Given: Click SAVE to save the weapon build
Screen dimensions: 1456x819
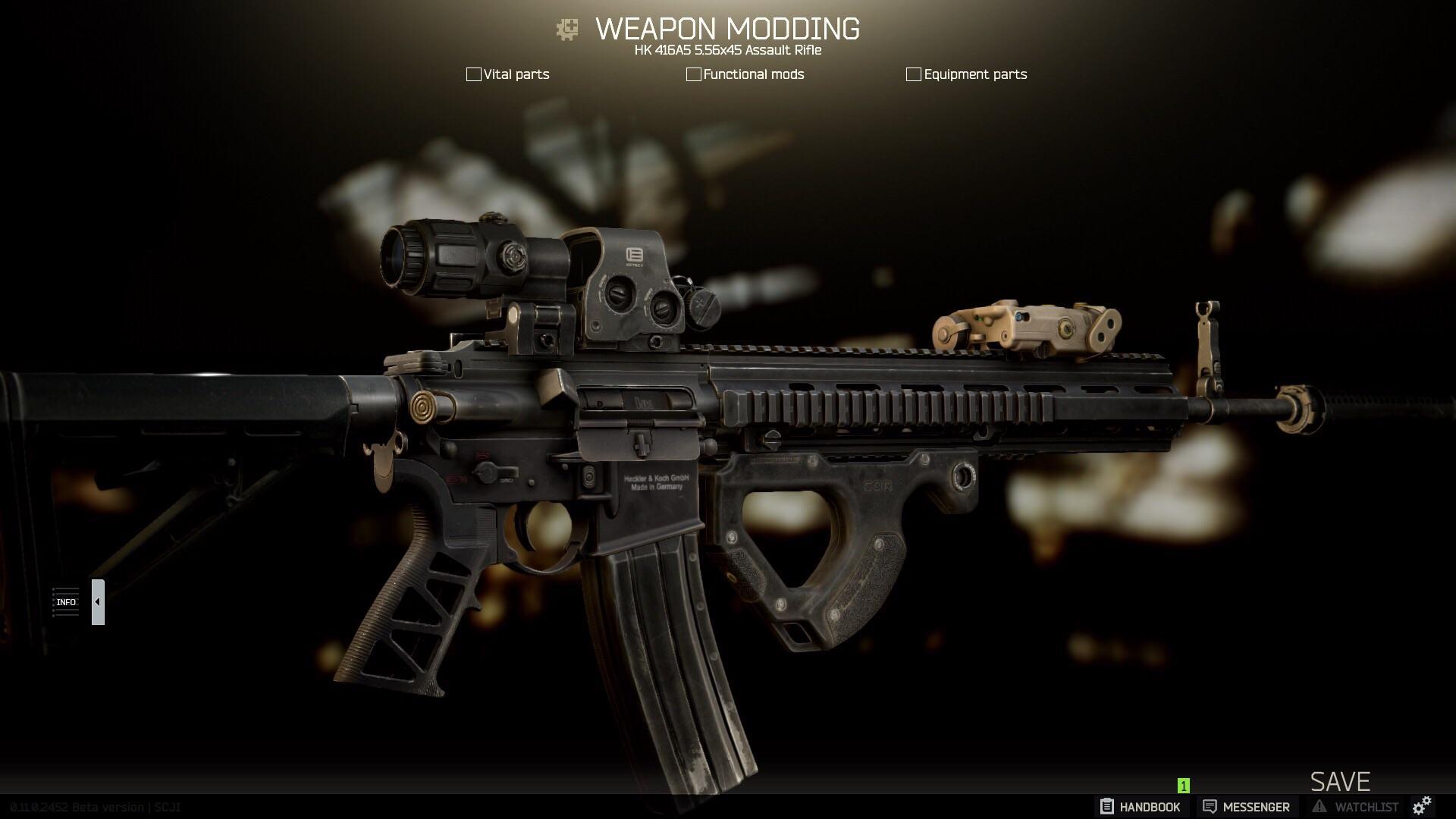Looking at the screenshot, I should click(x=1339, y=781).
